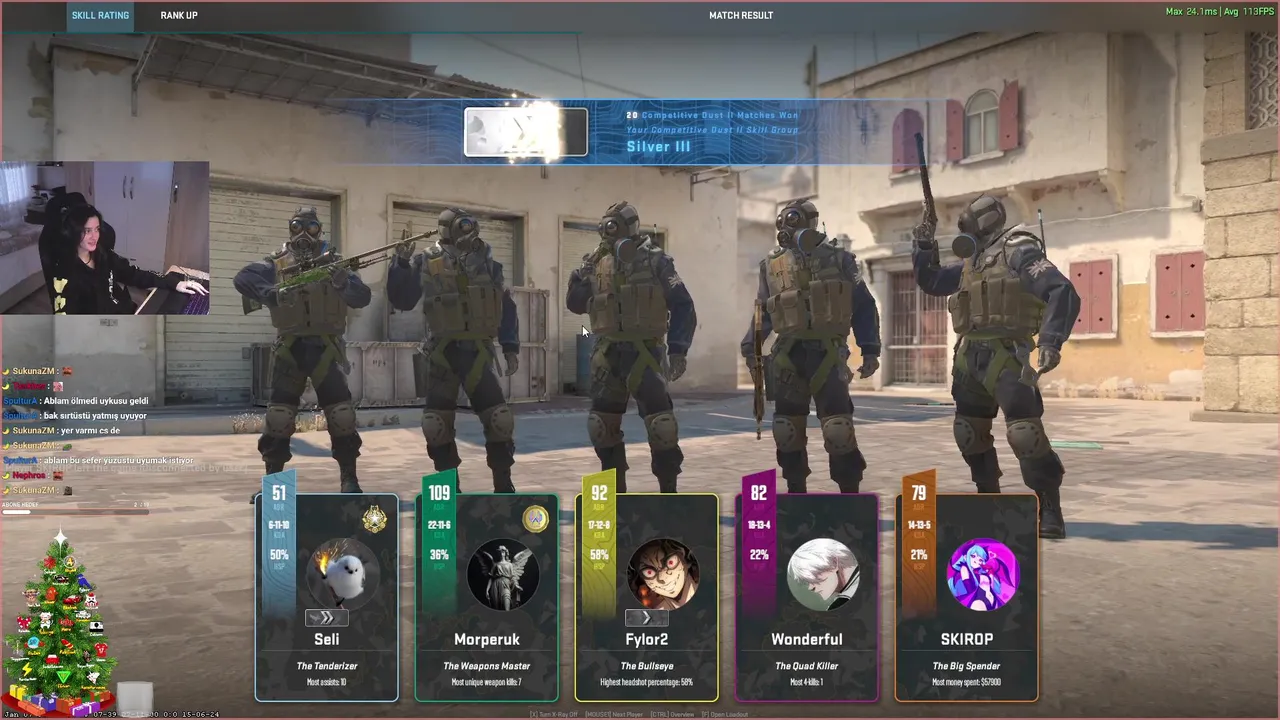Switch to the Skill Rating tab

coord(100,16)
